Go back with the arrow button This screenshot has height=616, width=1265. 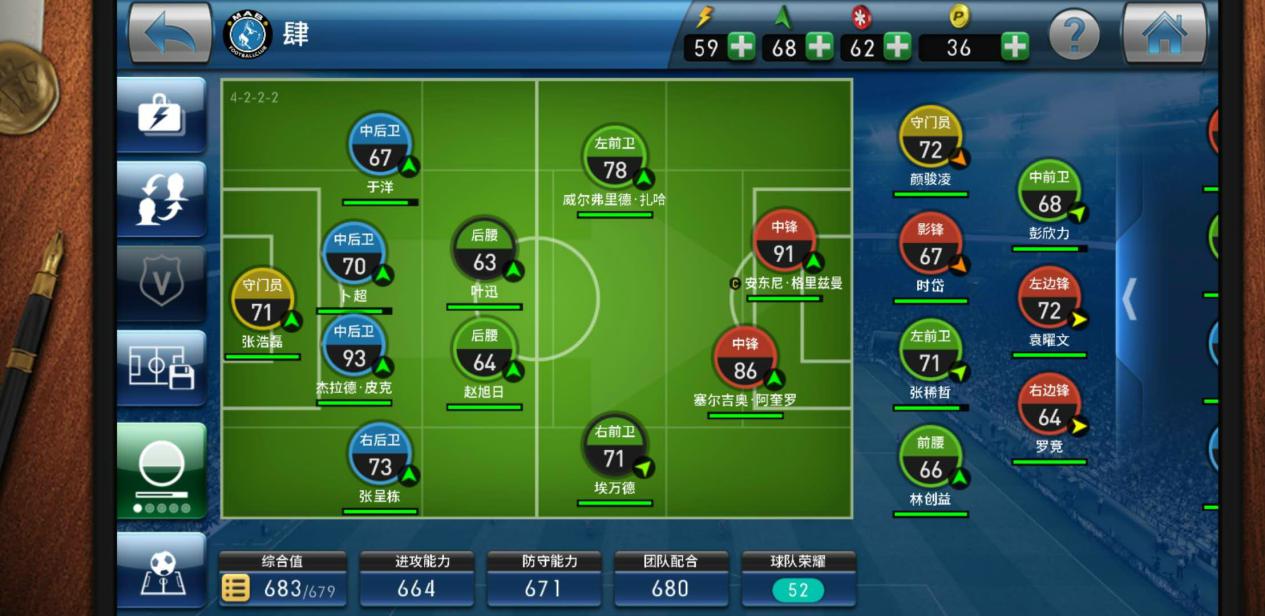[x=170, y=34]
